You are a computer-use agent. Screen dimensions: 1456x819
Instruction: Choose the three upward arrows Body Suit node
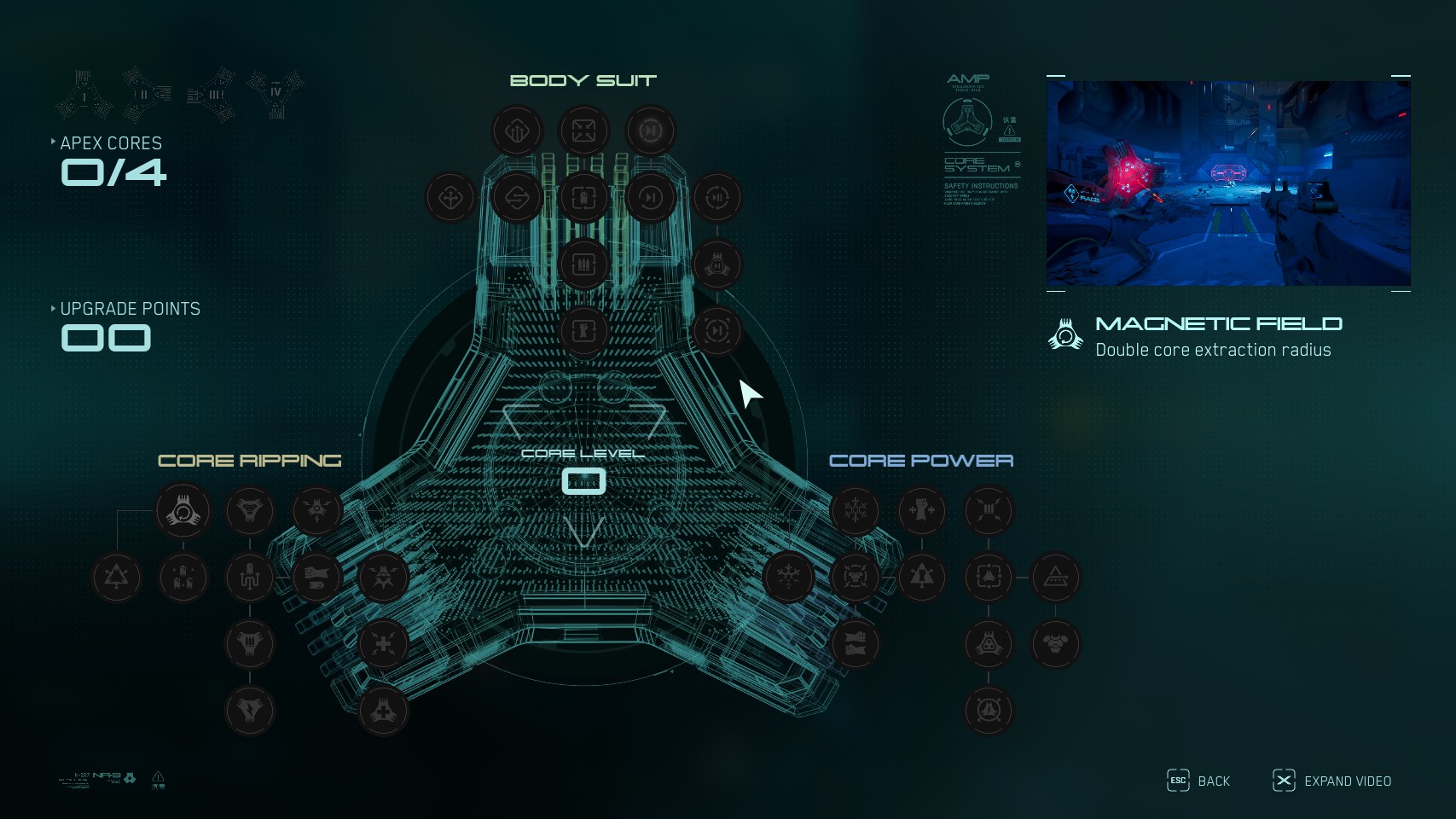(517, 131)
